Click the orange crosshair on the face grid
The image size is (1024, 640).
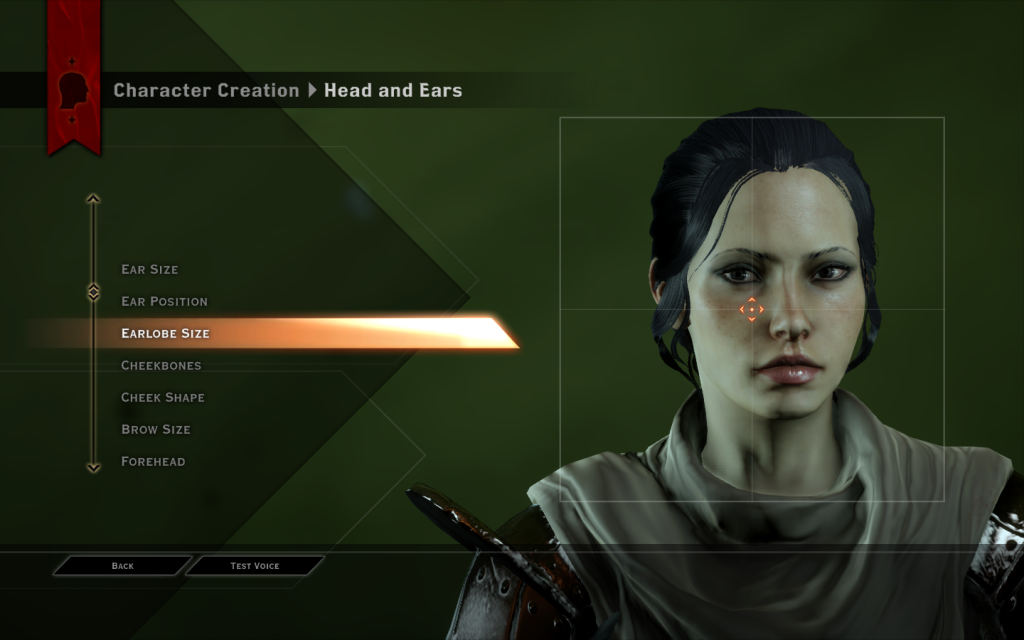click(x=751, y=309)
